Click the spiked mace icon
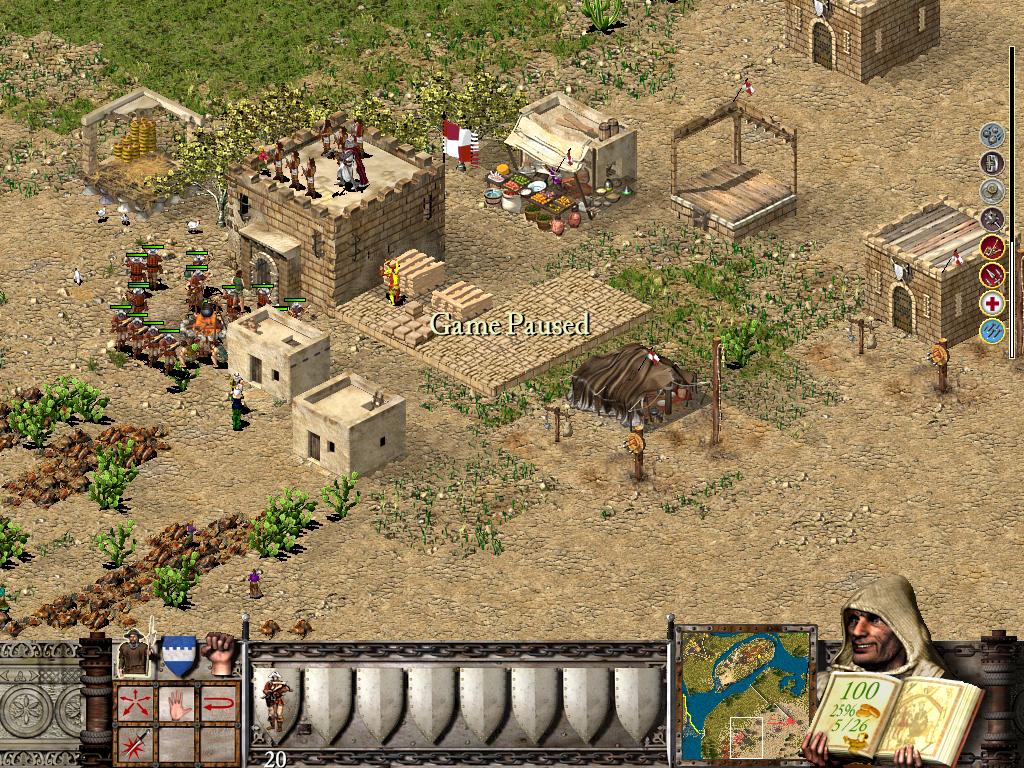This screenshot has height=768, width=1024. (992, 218)
